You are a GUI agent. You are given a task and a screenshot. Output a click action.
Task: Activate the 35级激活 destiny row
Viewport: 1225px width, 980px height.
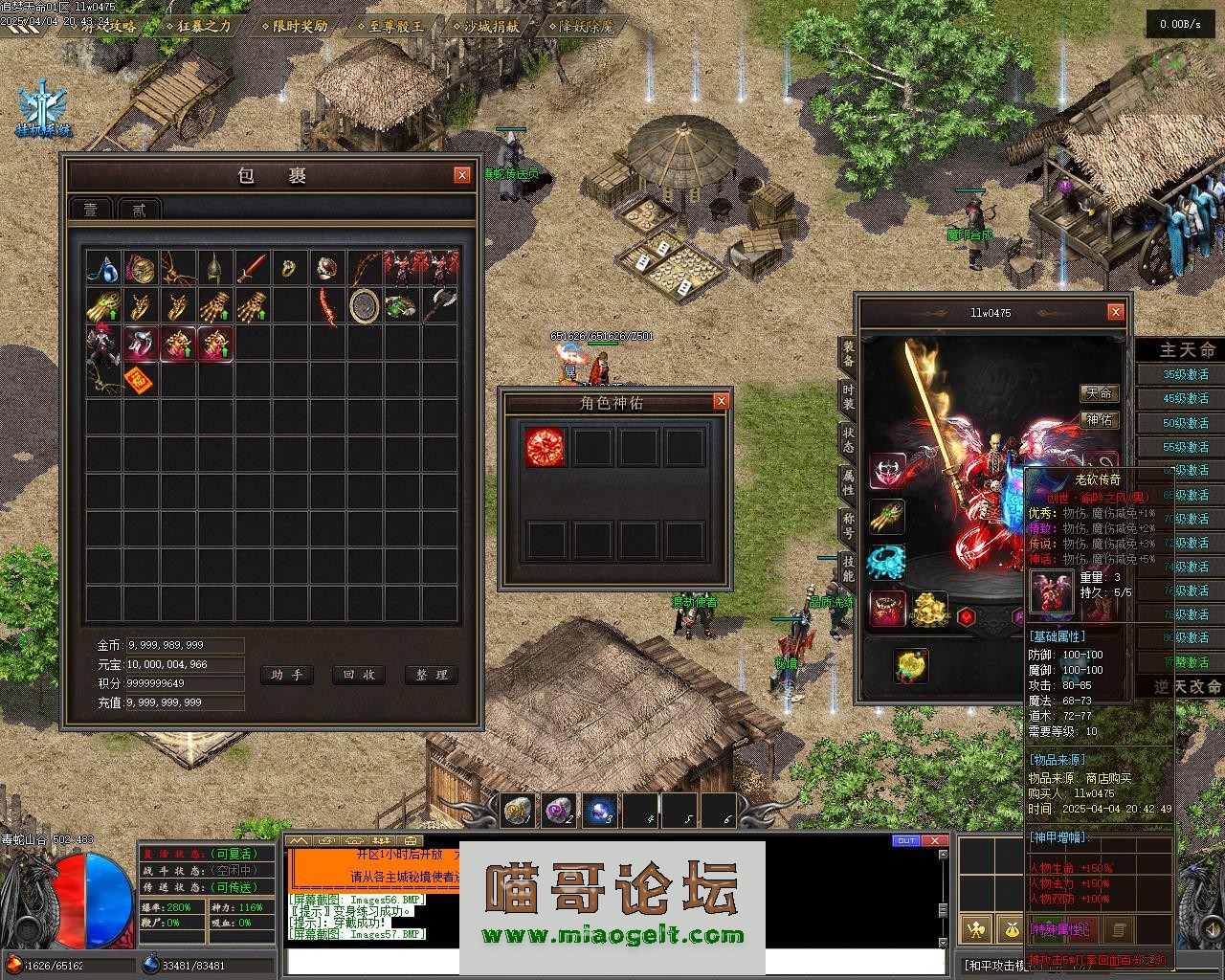[1185, 374]
